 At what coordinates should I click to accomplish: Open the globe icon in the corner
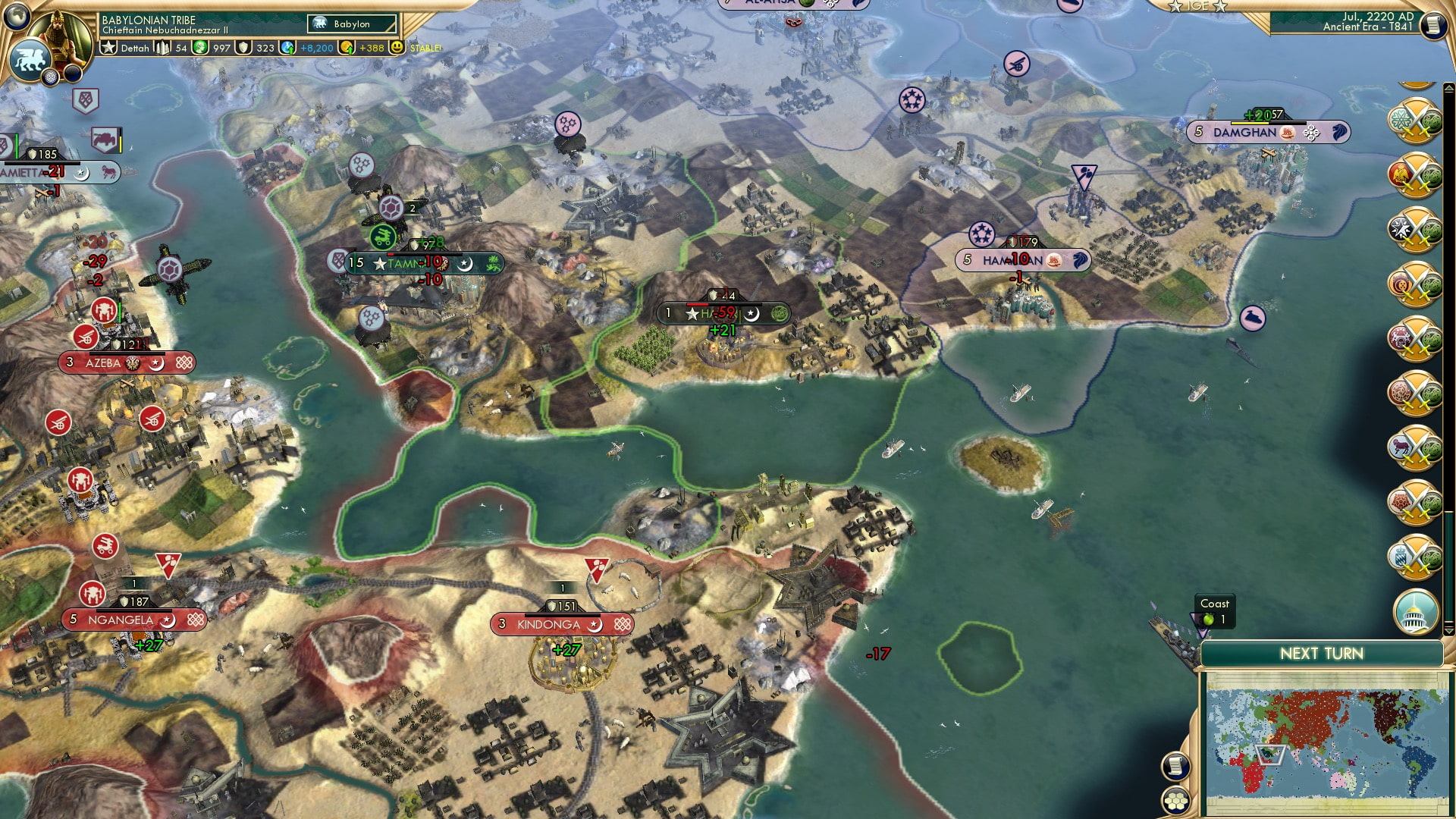17,15
